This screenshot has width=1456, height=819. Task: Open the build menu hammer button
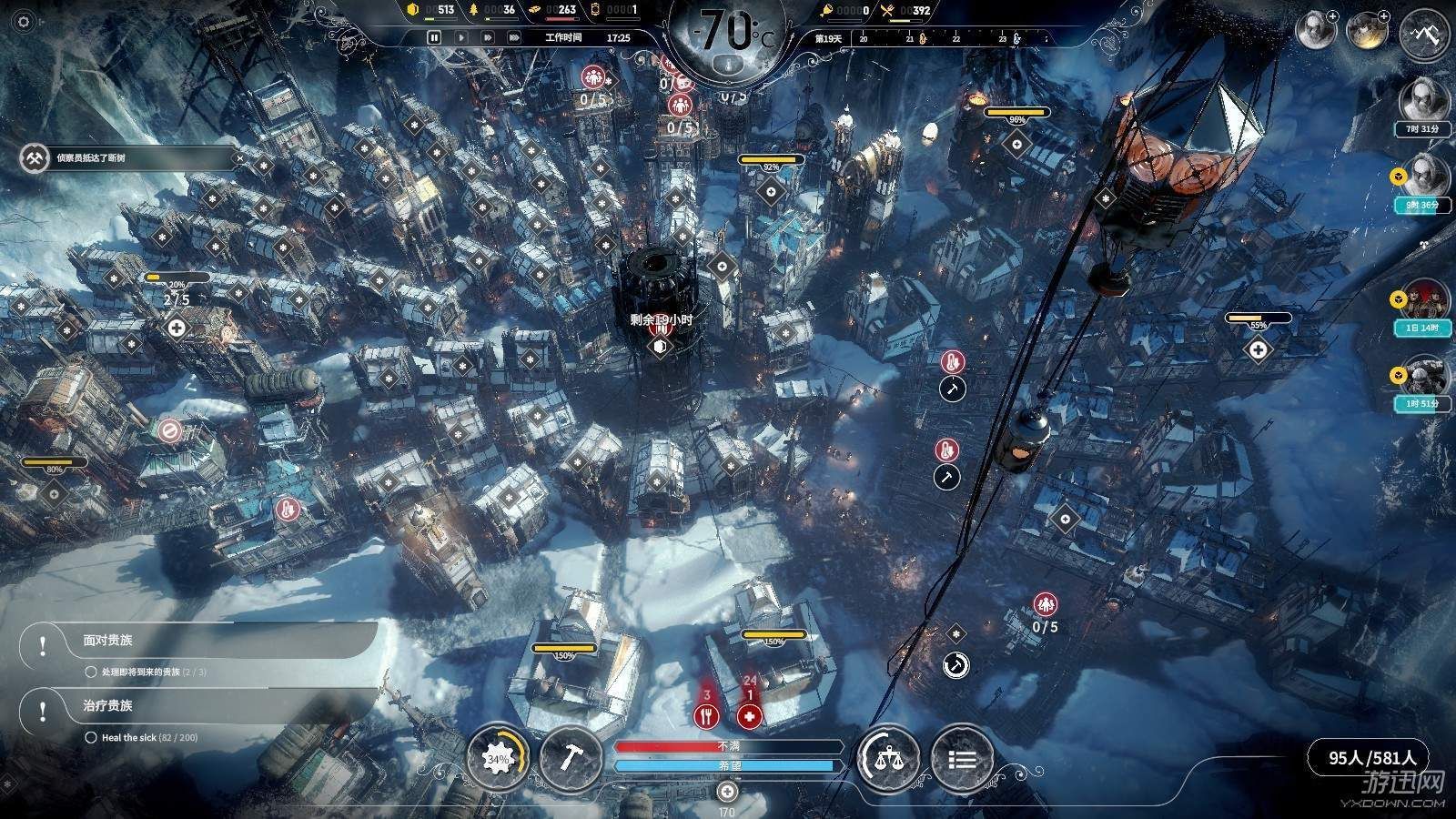pos(569,758)
